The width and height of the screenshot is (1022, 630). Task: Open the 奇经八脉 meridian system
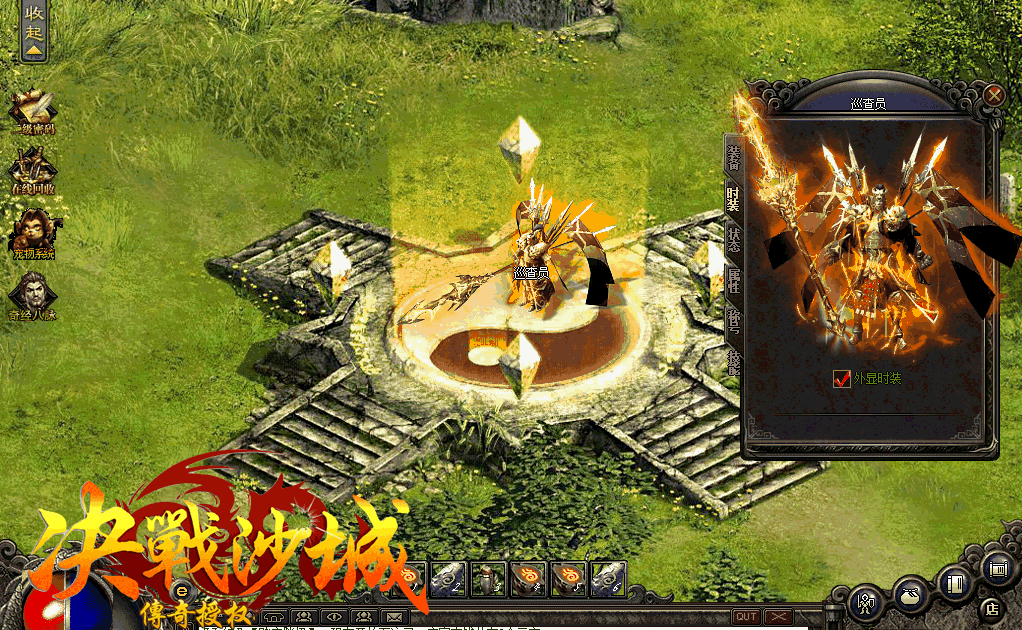33,297
